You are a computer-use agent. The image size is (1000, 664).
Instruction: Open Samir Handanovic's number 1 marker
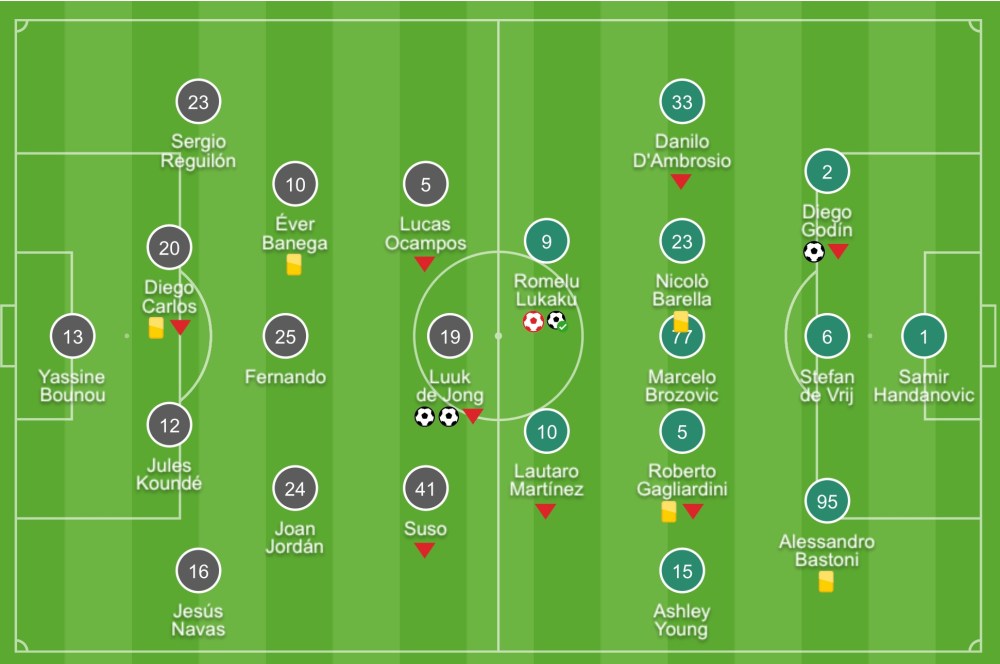pyautogui.click(x=924, y=337)
